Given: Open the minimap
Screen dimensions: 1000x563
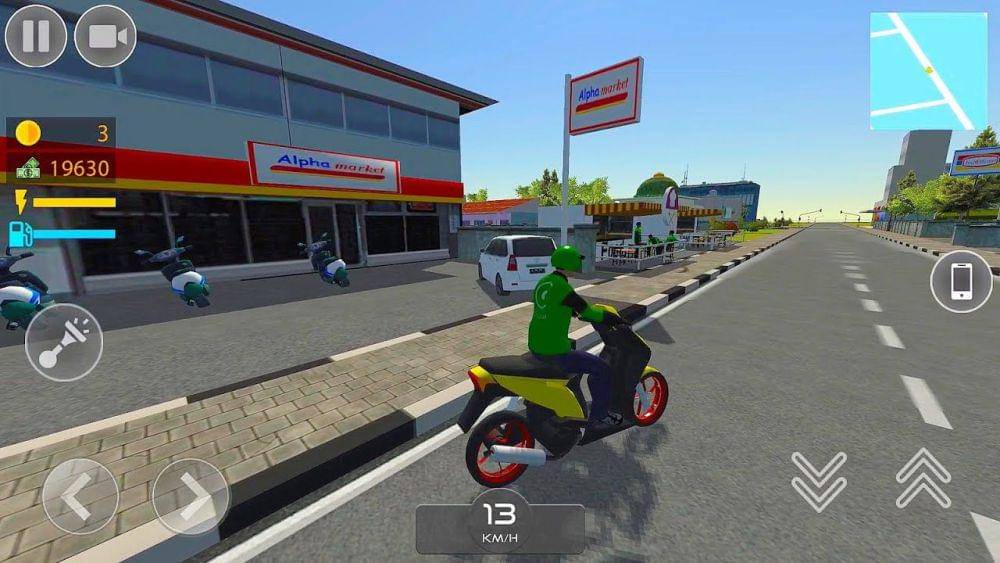Looking at the screenshot, I should click(928, 71).
